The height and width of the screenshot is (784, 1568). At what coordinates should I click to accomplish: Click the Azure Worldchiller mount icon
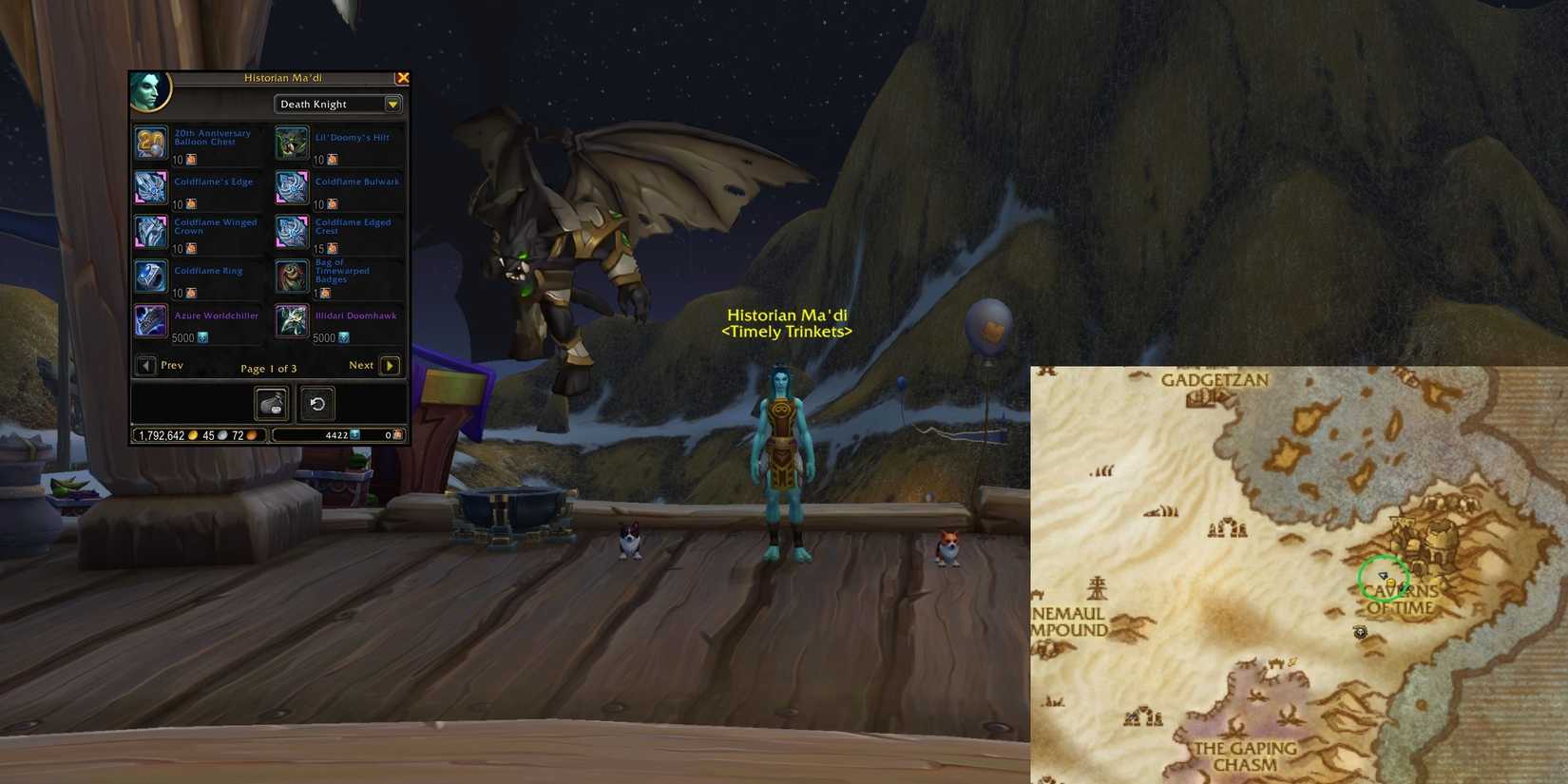point(150,319)
